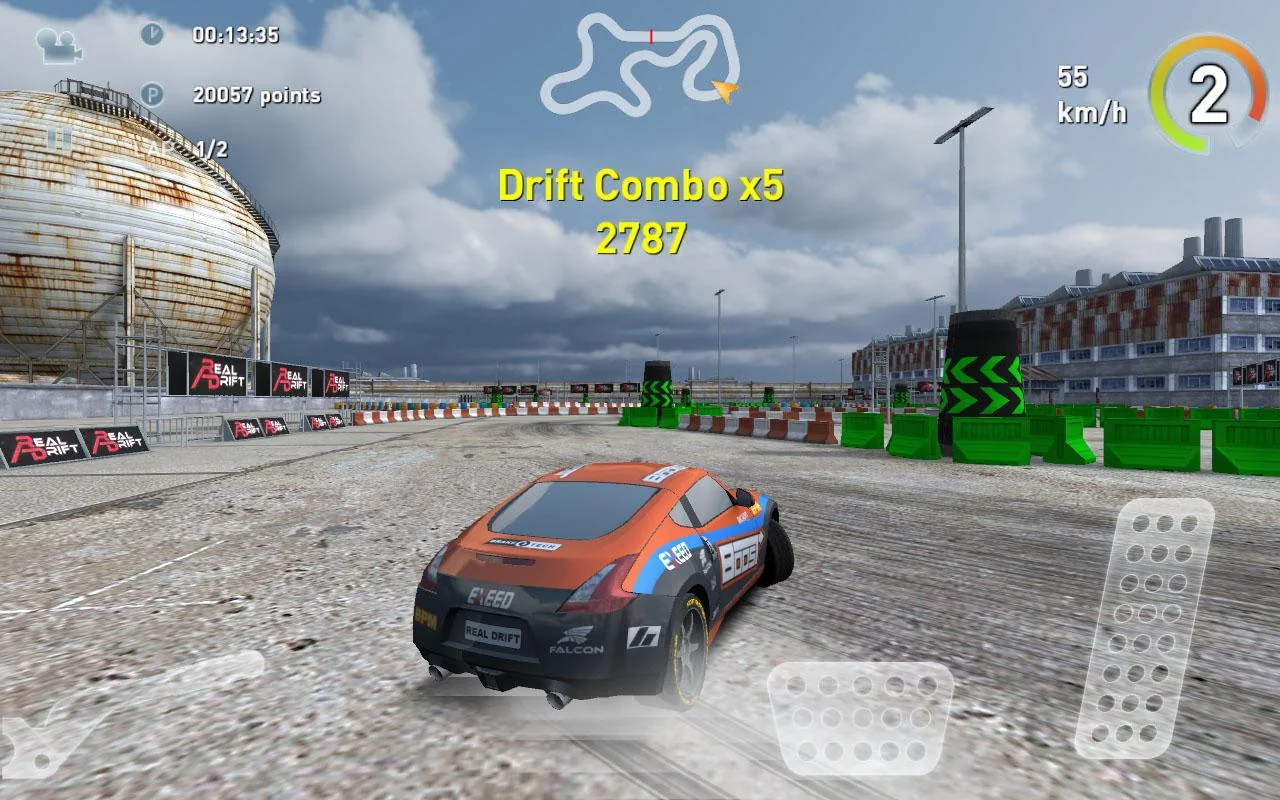The width and height of the screenshot is (1280, 800).
Task: Click the 2787 combo score
Action: (x=643, y=237)
